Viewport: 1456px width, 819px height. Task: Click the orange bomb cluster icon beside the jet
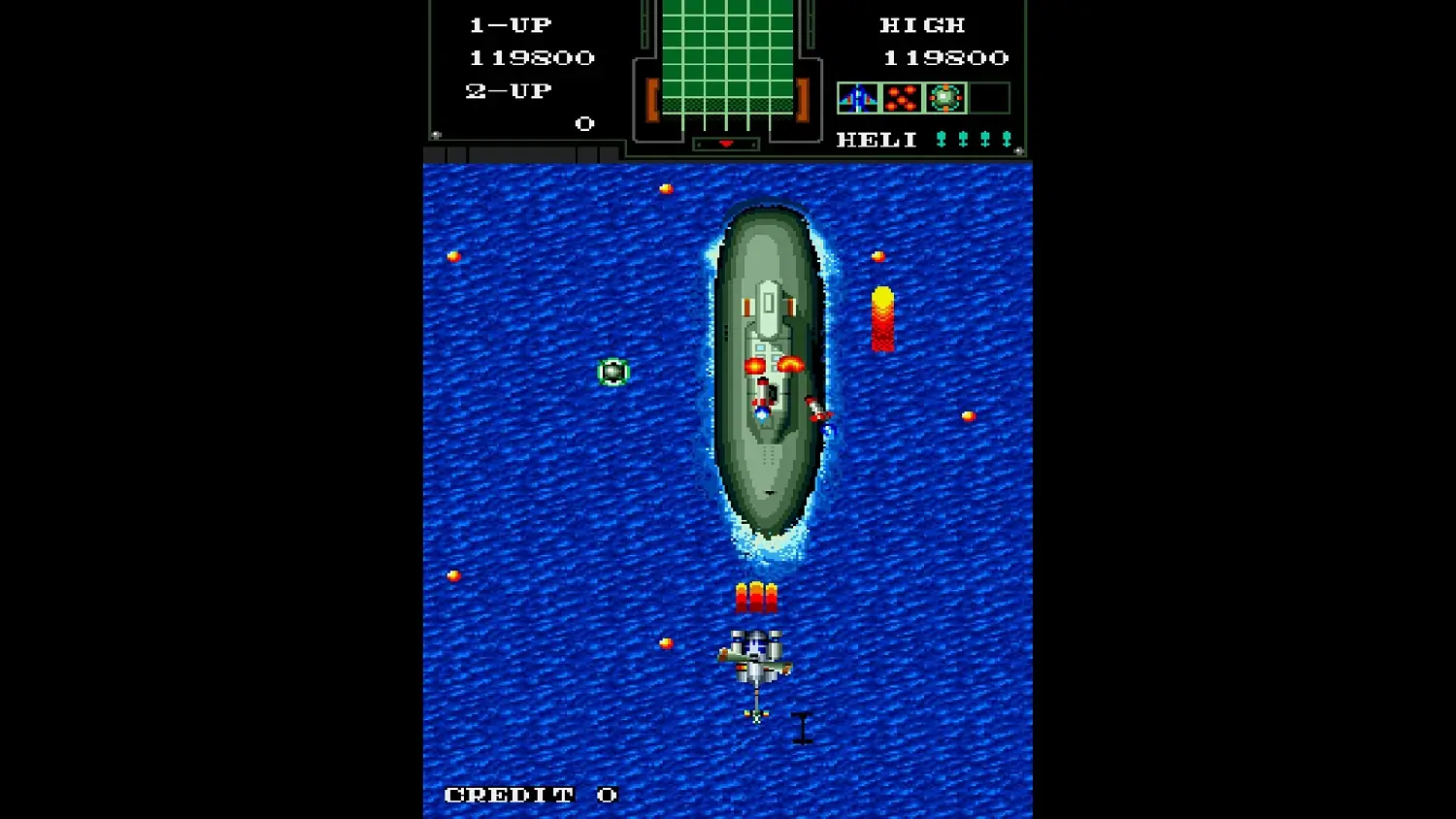pos(900,97)
